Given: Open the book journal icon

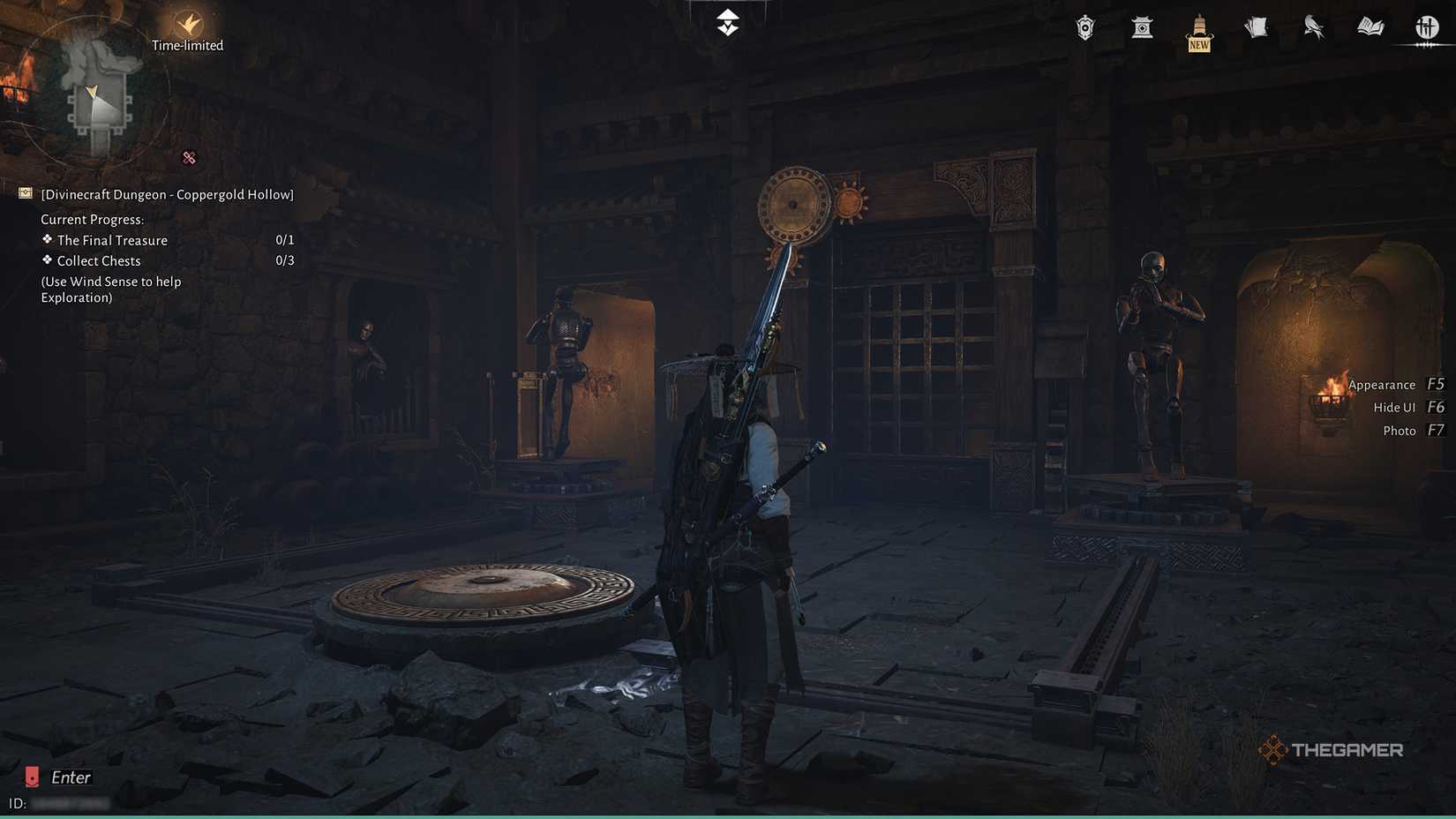Looking at the screenshot, I should [1370, 27].
